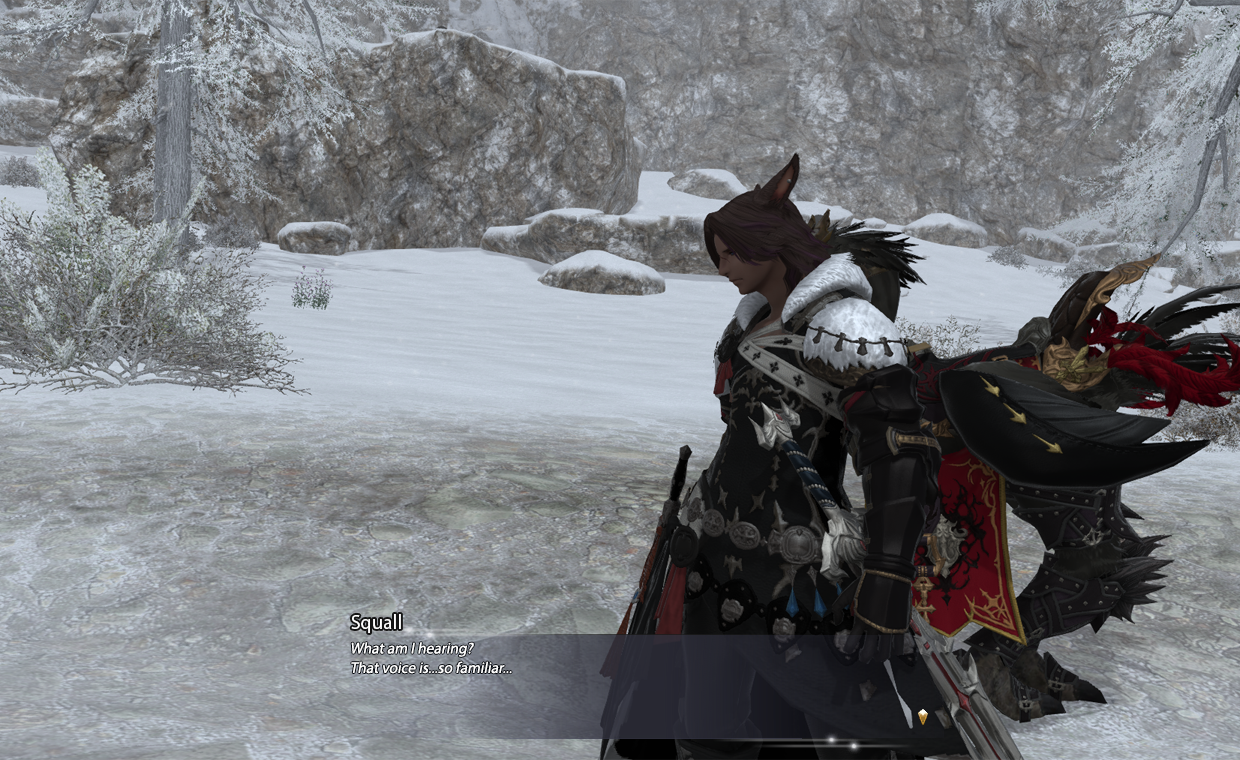Click the golden crystal dialogue advance indicator

point(922,716)
